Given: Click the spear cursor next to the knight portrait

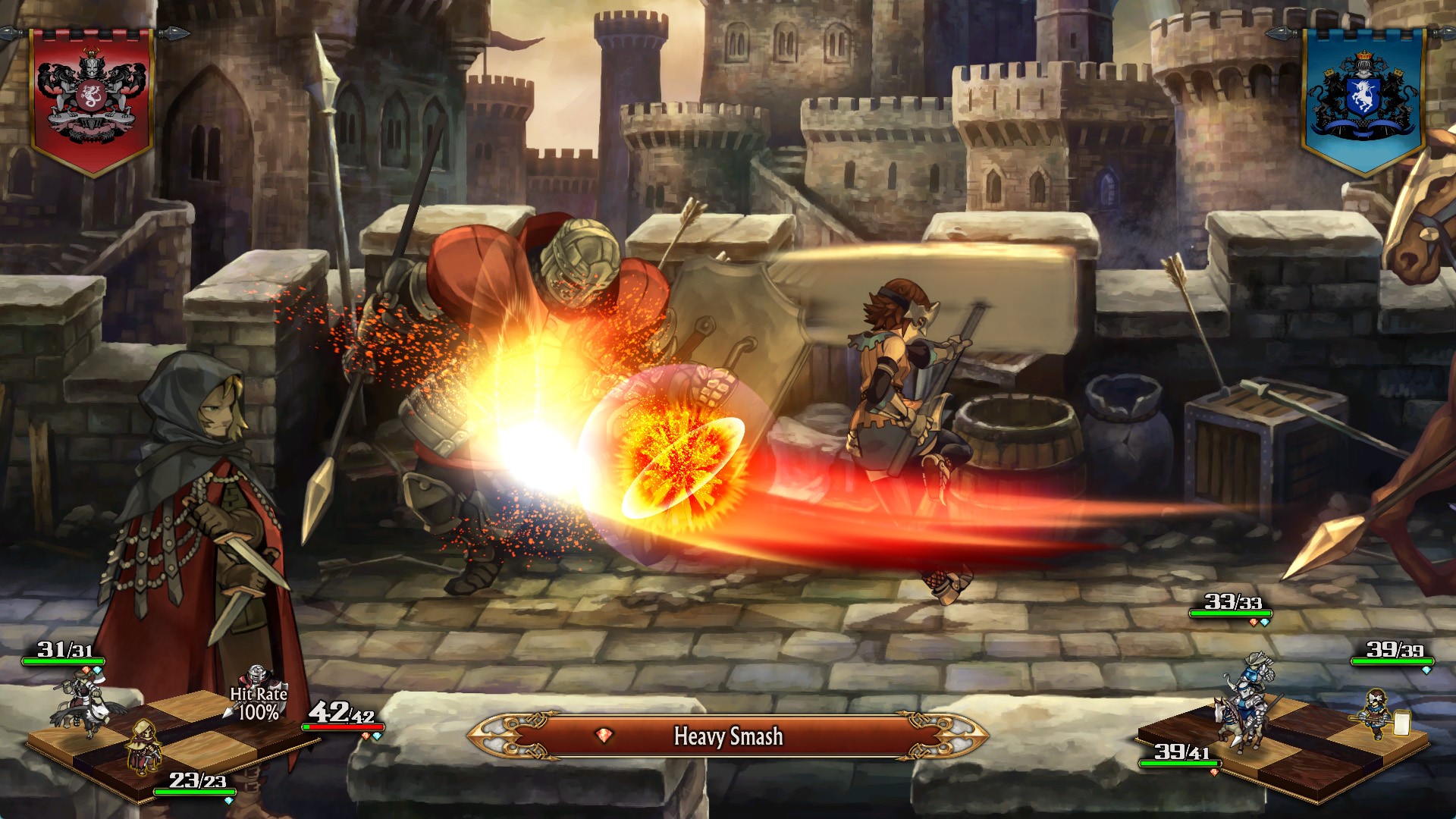Looking at the screenshot, I should [230, 711].
